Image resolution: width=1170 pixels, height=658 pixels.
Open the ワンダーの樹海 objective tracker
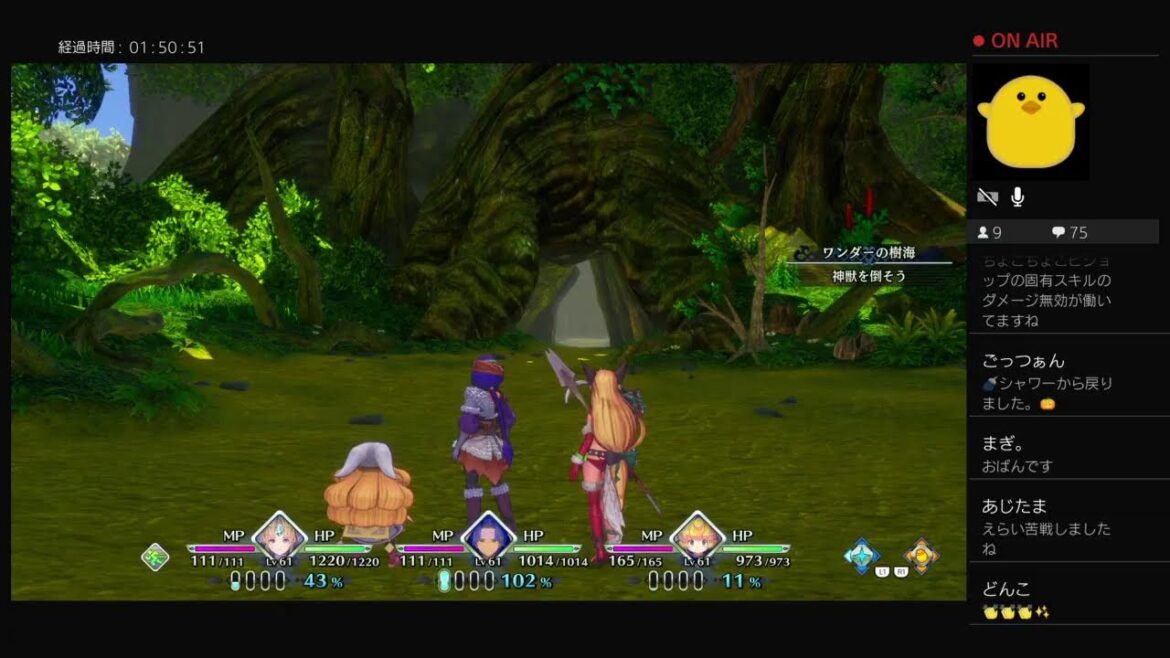pos(868,264)
